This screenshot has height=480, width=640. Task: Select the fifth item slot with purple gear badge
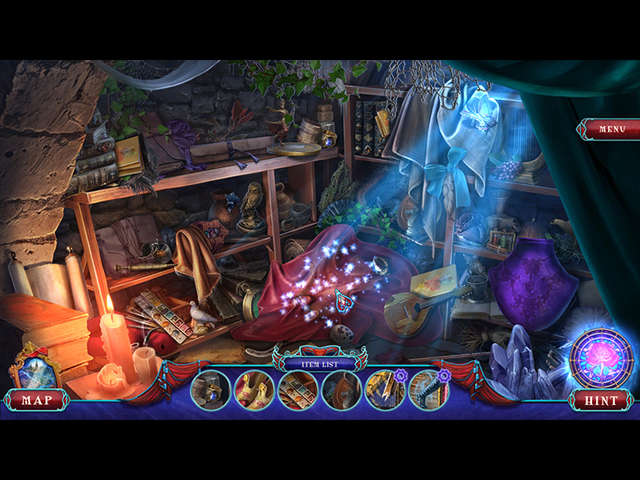[385, 390]
